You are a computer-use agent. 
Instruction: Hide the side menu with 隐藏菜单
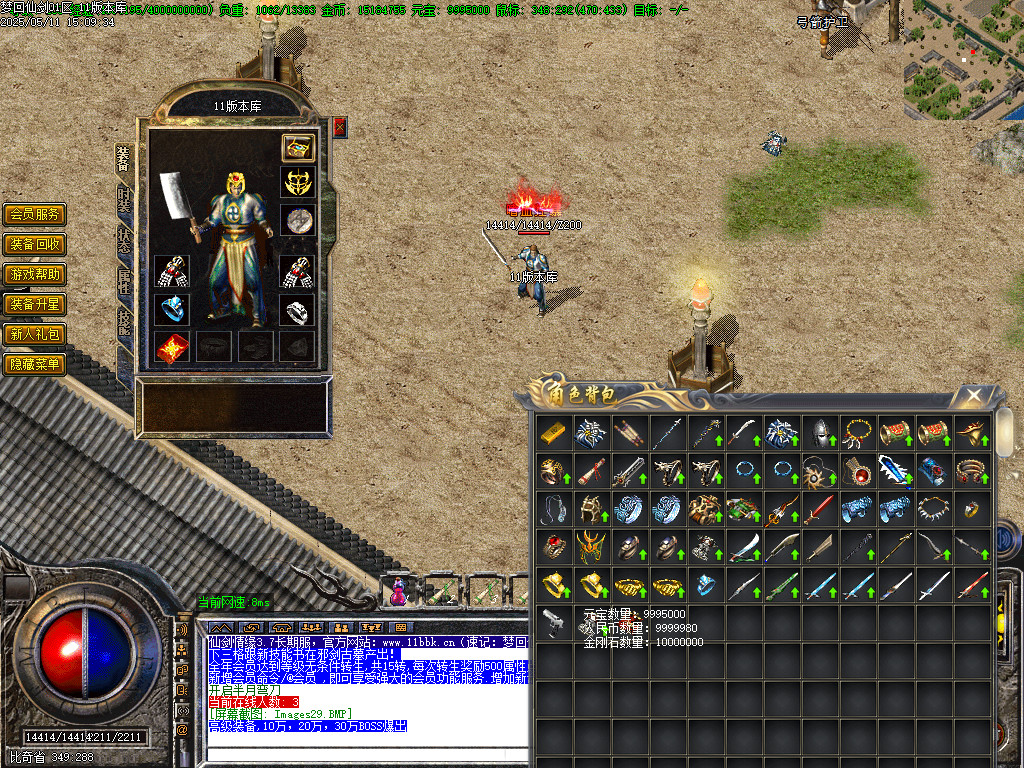click(x=35, y=364)
